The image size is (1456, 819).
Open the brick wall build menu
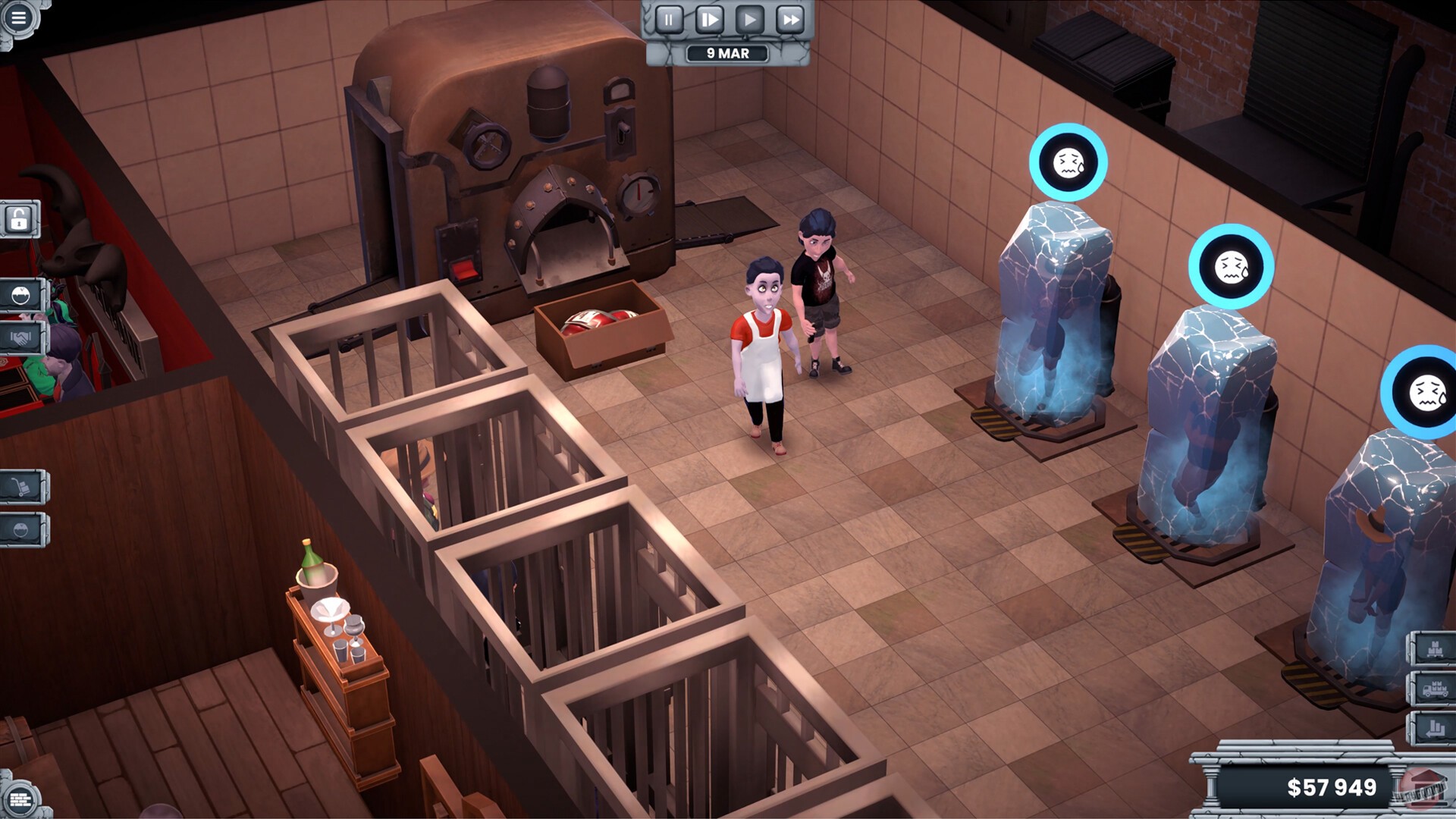click(19, 799)
